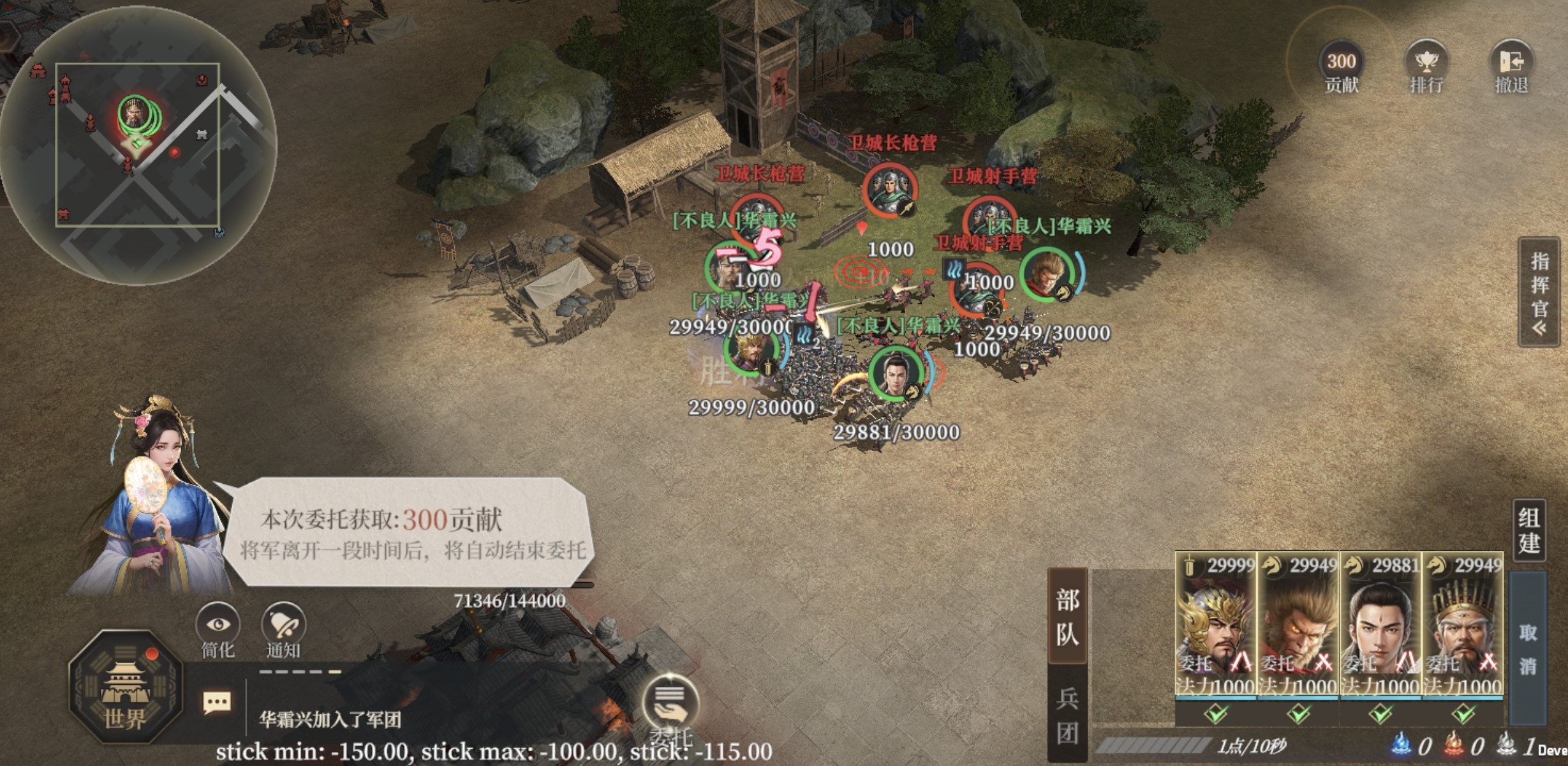Open the 贡献 contribution panel
1568x766 pixels.
(1341, 67)
